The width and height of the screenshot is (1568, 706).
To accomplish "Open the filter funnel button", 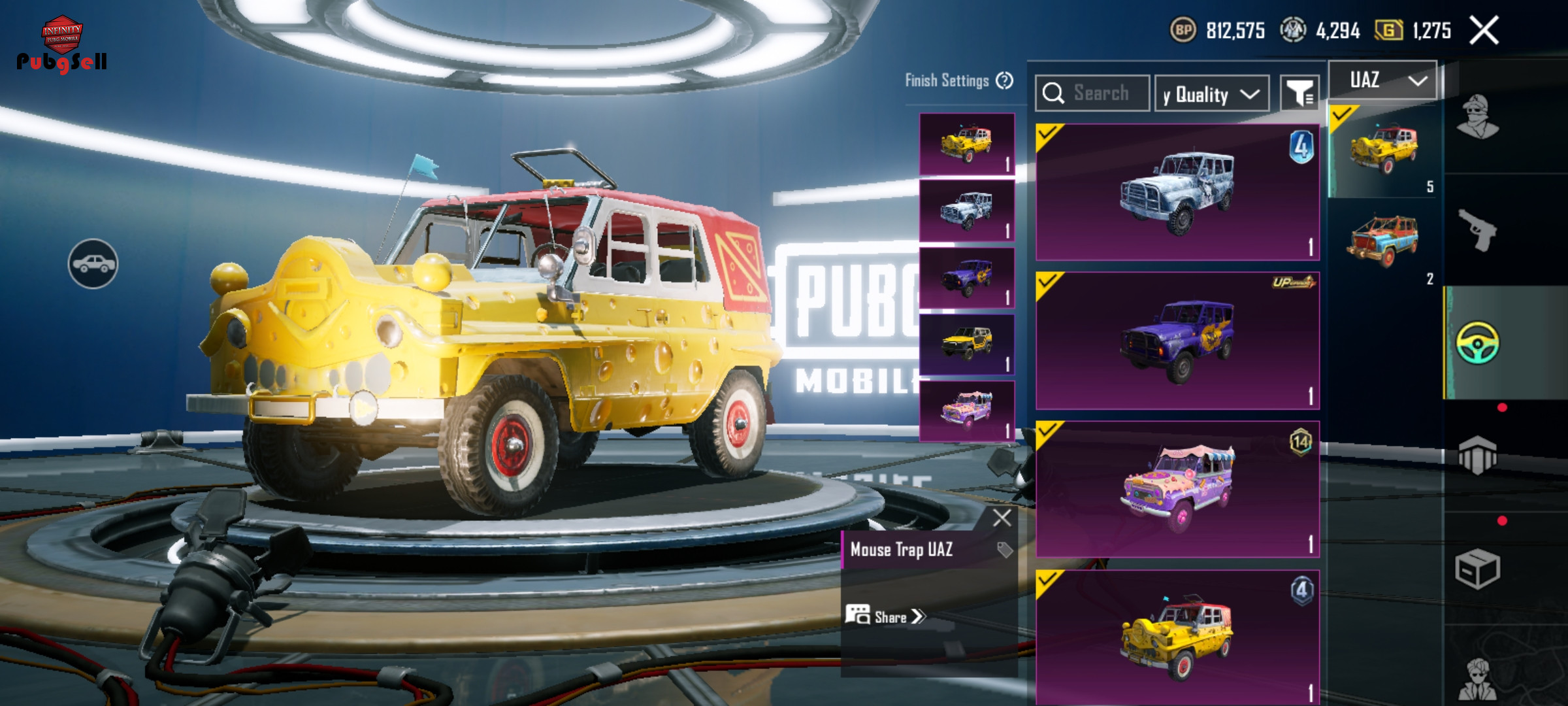I will tap(1299, 93).
